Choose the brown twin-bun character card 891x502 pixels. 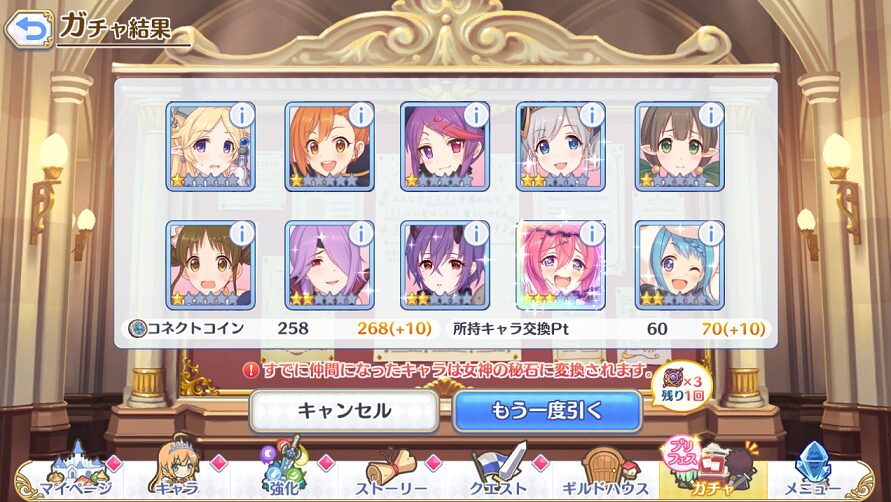[x=210, y=265]
